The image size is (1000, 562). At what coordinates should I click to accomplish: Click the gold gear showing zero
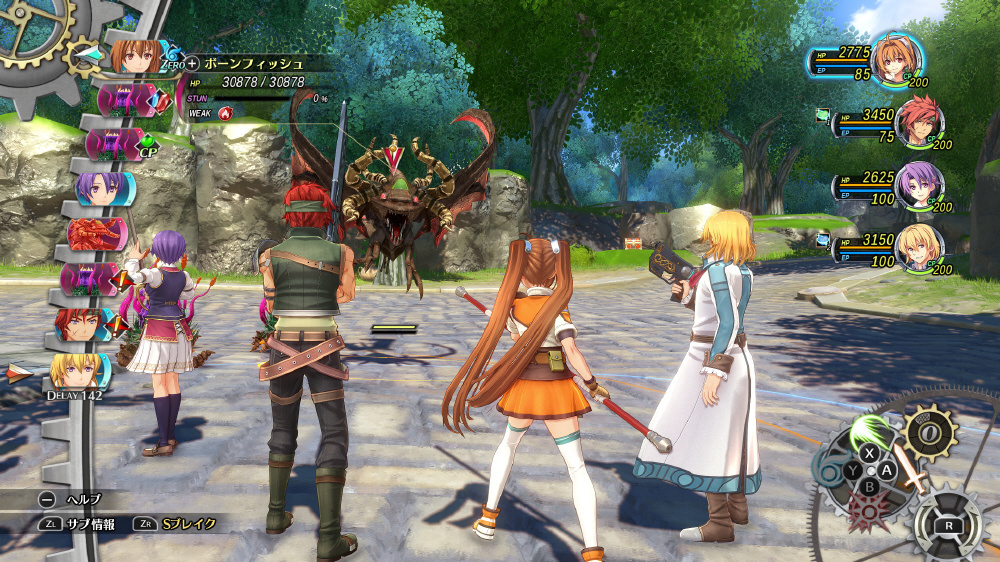(x=931, y=432)
